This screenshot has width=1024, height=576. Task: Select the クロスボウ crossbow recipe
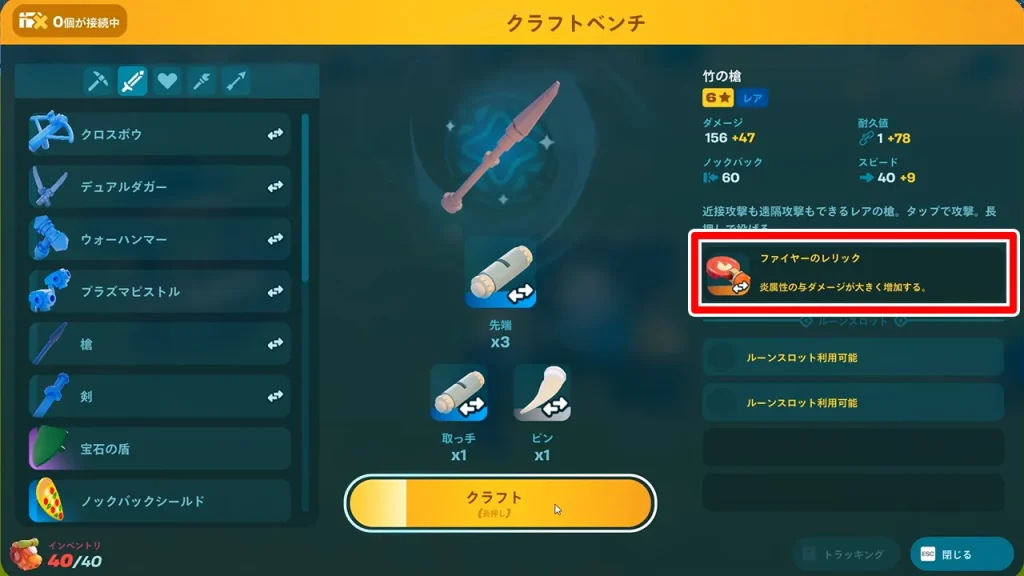(160, 134)
